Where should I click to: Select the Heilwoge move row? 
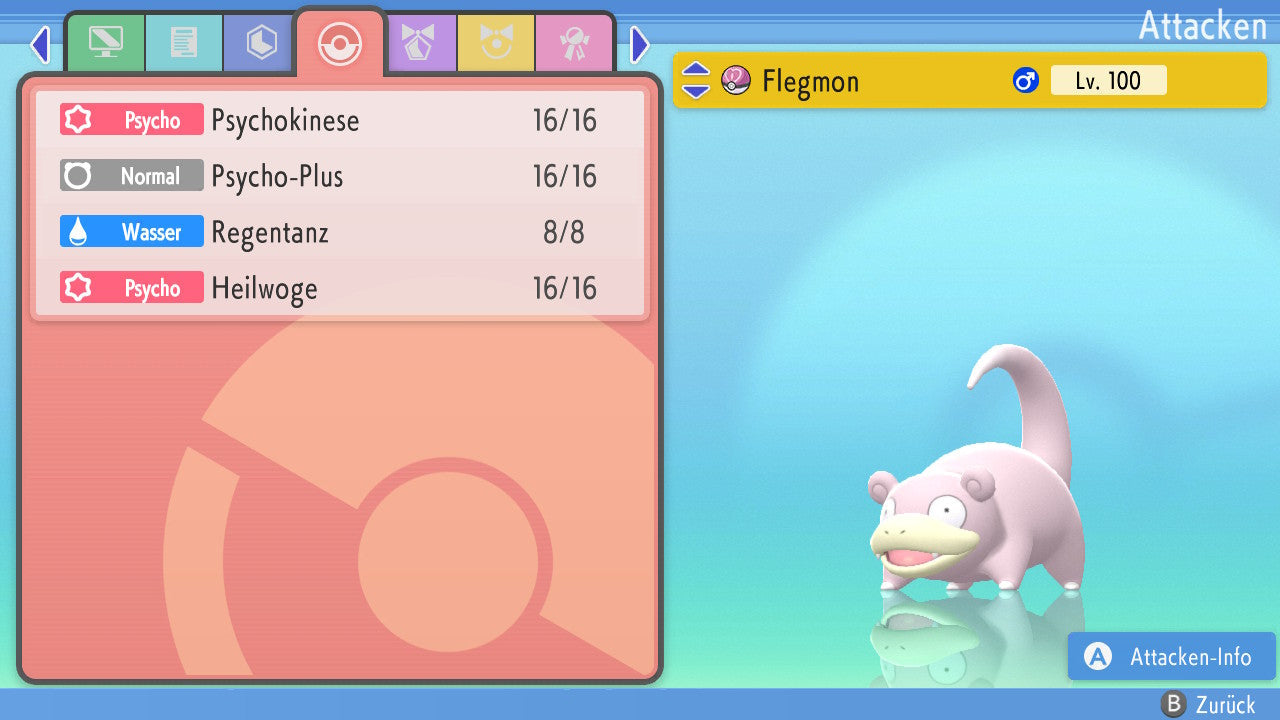pyautogui.click(x=340, y=289)
